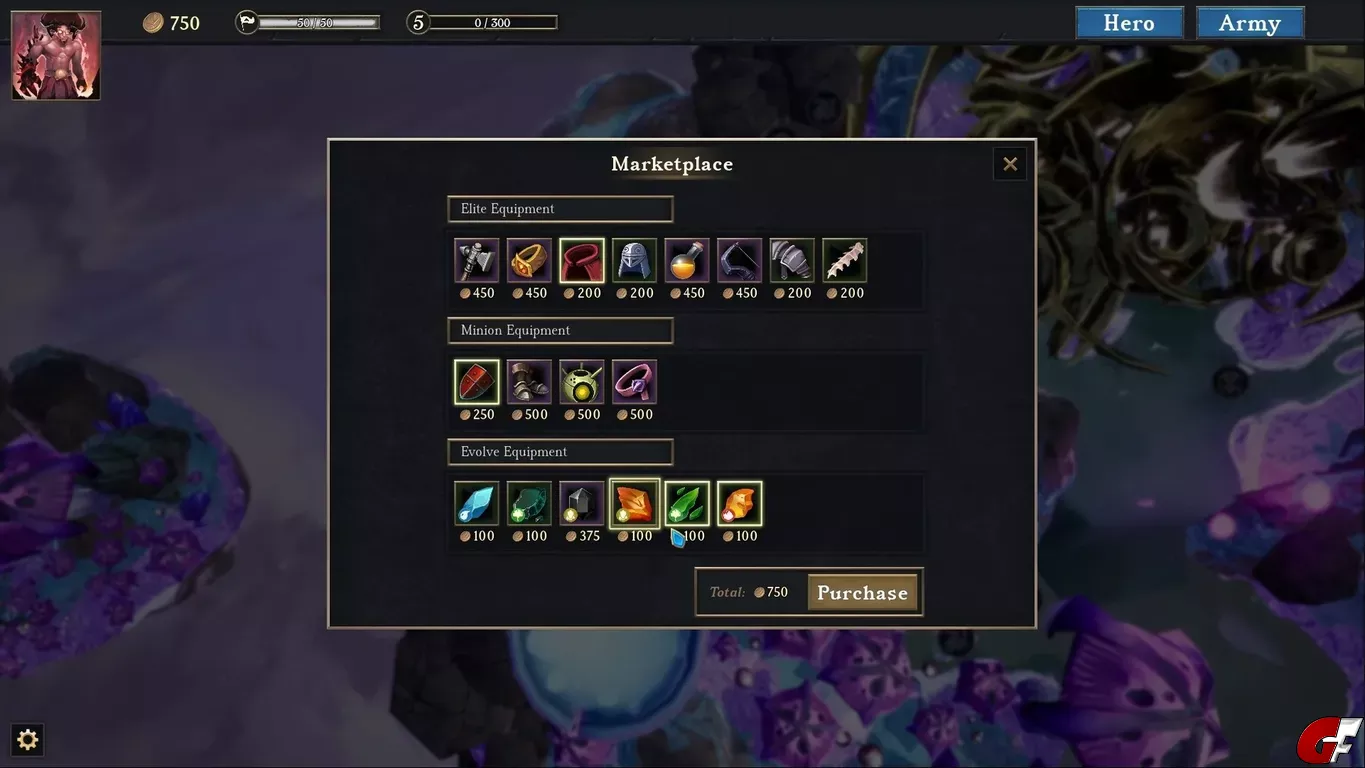Viewport: 1365px width, 768px height.
Task: Open the Hero screen
Action: click(x=1129, y=23)
